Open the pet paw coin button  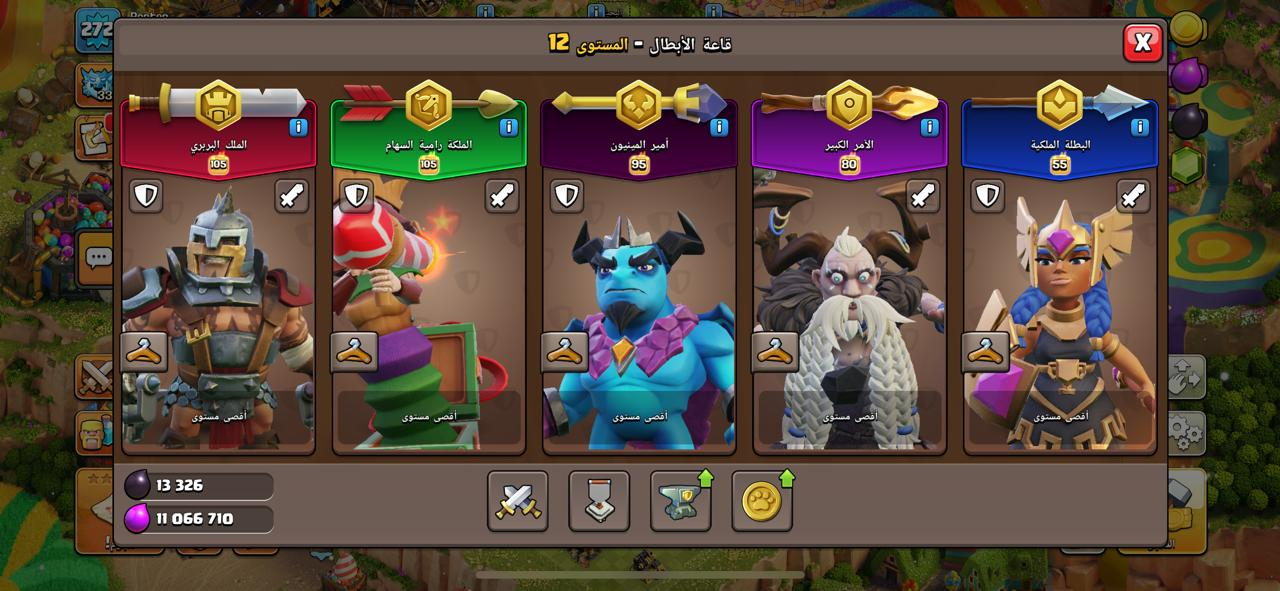click(x=762, y=501)
